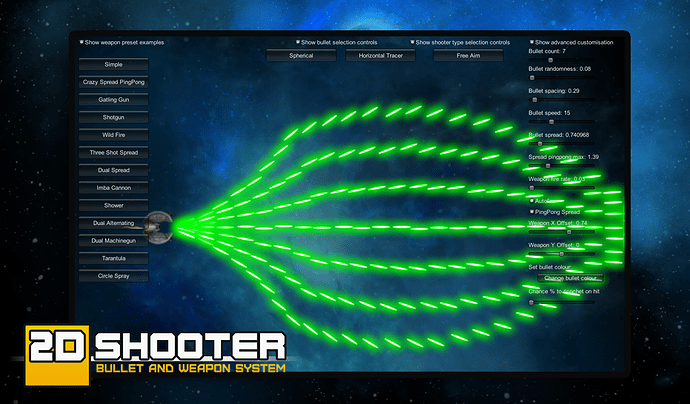Choose the Imba Cannon preset

tap(113, 188)
